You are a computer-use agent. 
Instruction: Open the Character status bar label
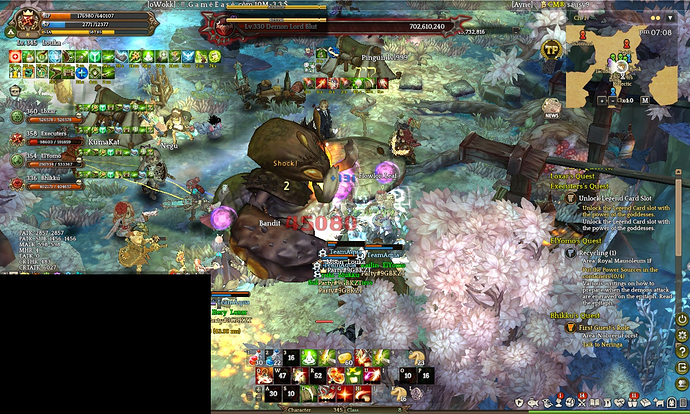(300, 409)
